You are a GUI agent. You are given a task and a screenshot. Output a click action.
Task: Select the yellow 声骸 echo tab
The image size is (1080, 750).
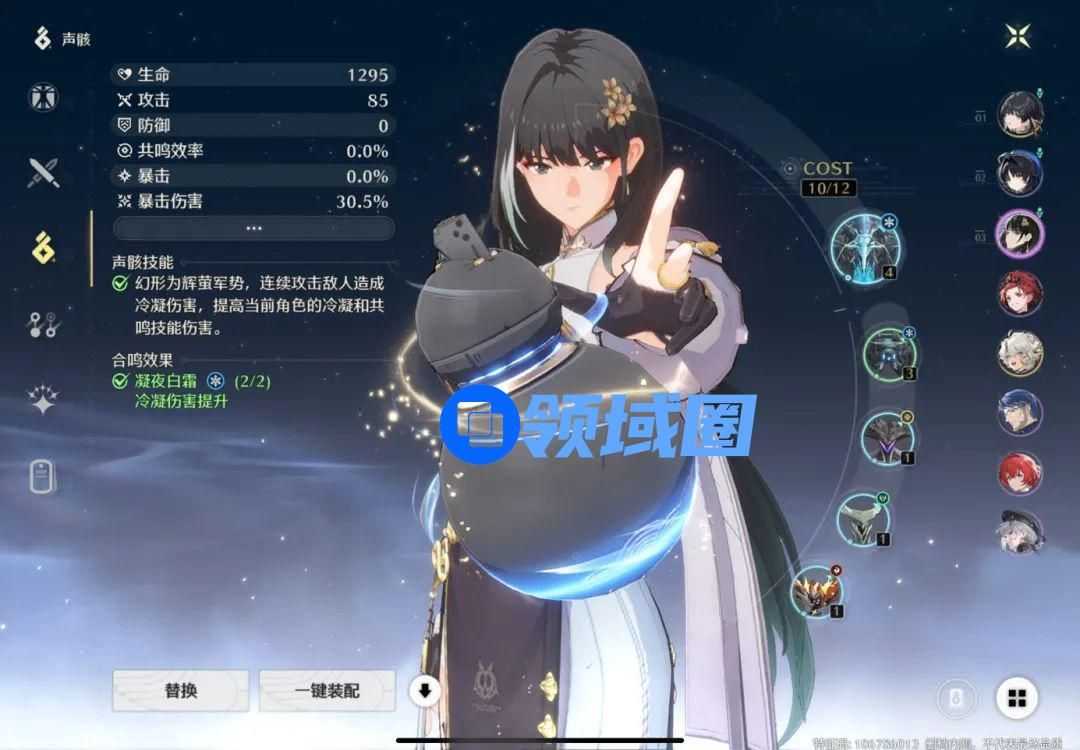click(43, 248)
